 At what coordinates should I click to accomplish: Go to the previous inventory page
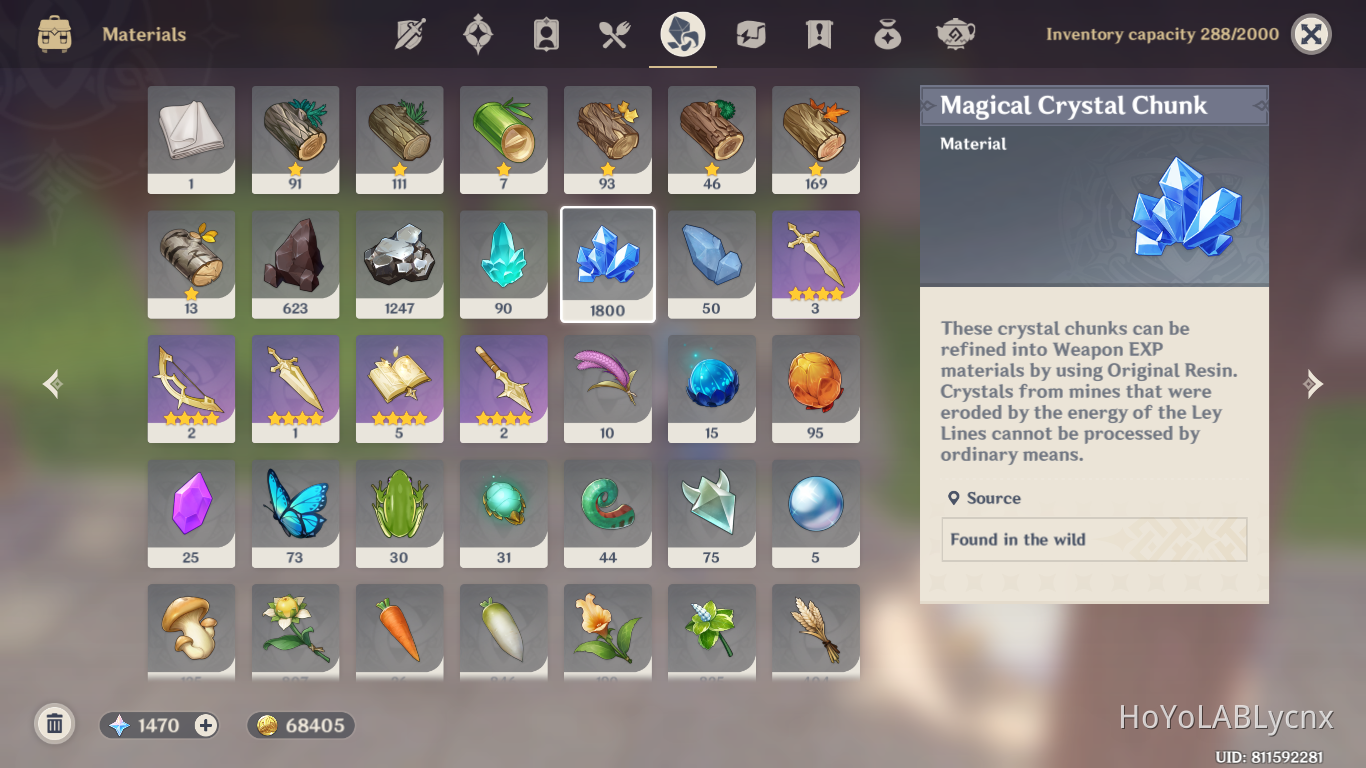point(51,384)
